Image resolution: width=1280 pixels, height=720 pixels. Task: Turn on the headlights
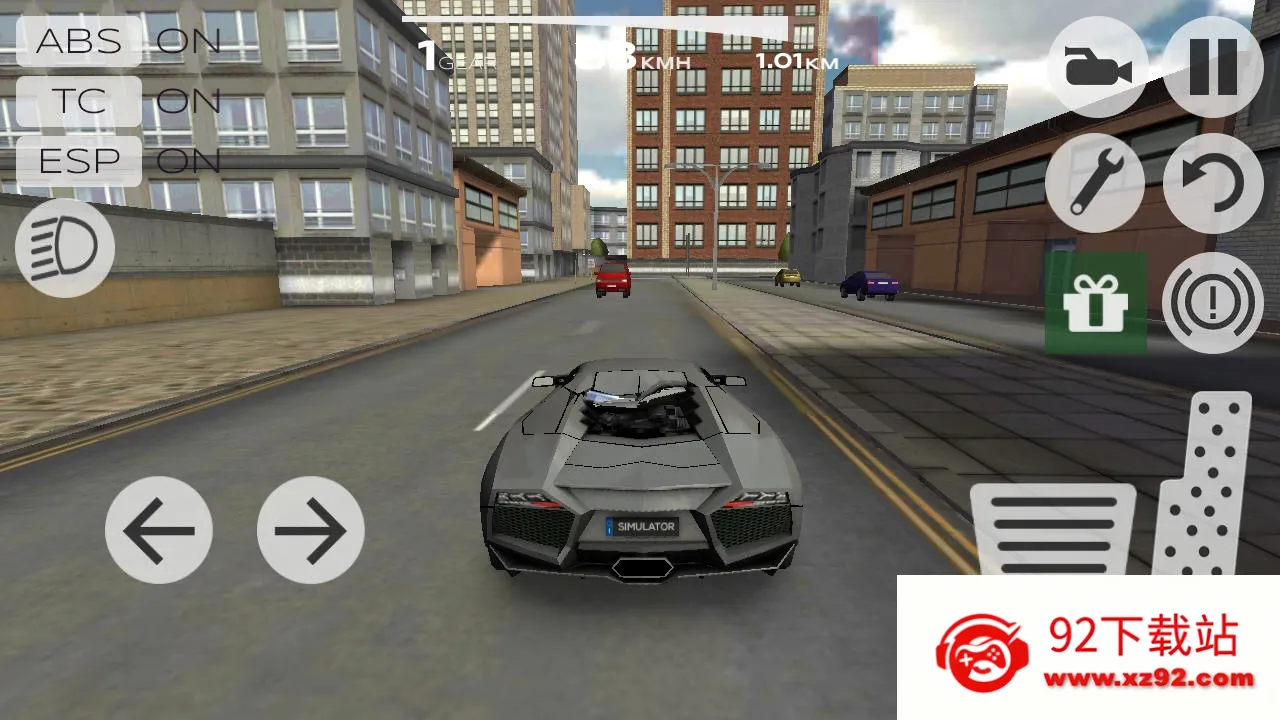point(63,246)
